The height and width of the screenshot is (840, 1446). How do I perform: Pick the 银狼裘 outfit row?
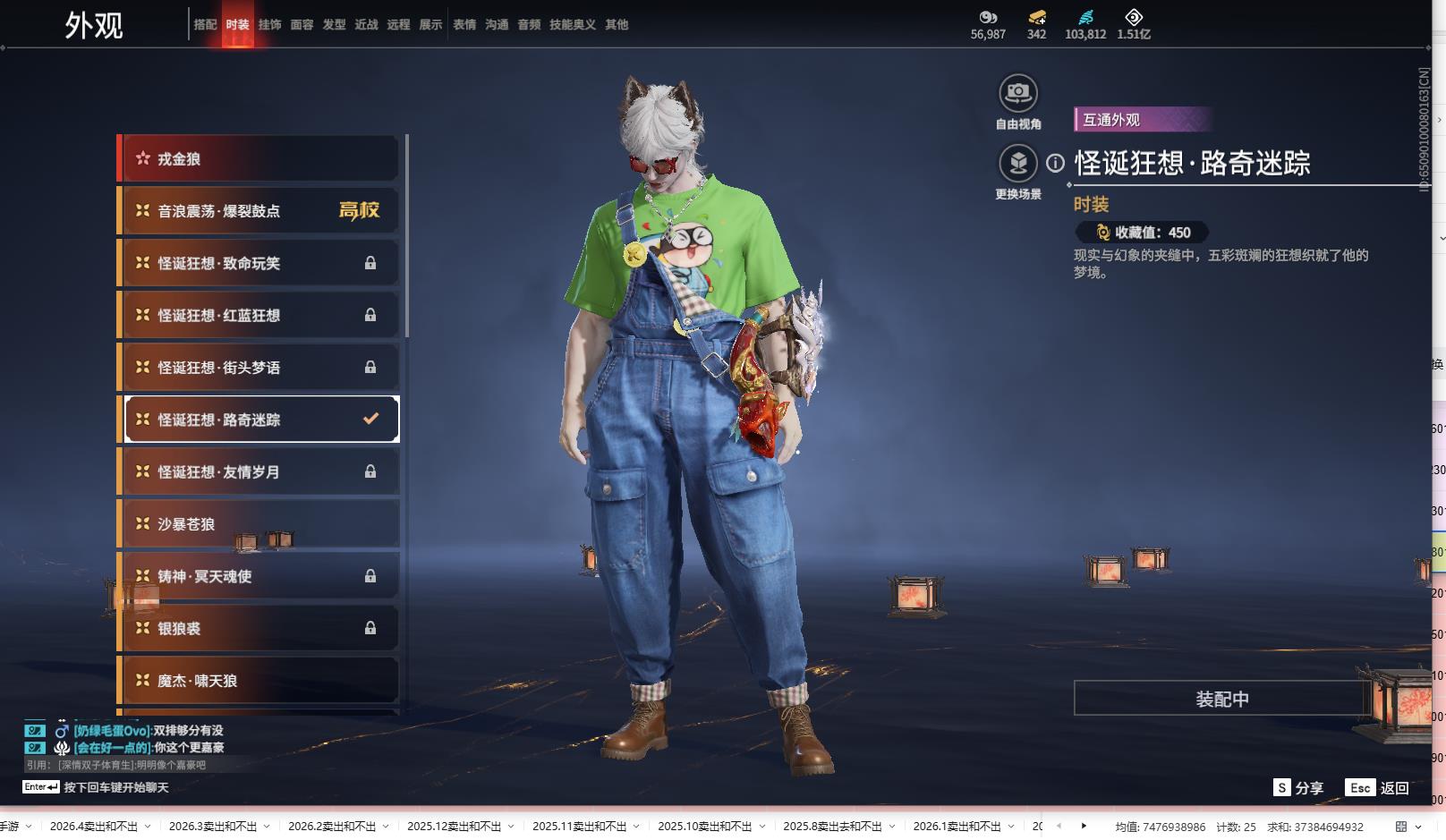coord(259,629)
